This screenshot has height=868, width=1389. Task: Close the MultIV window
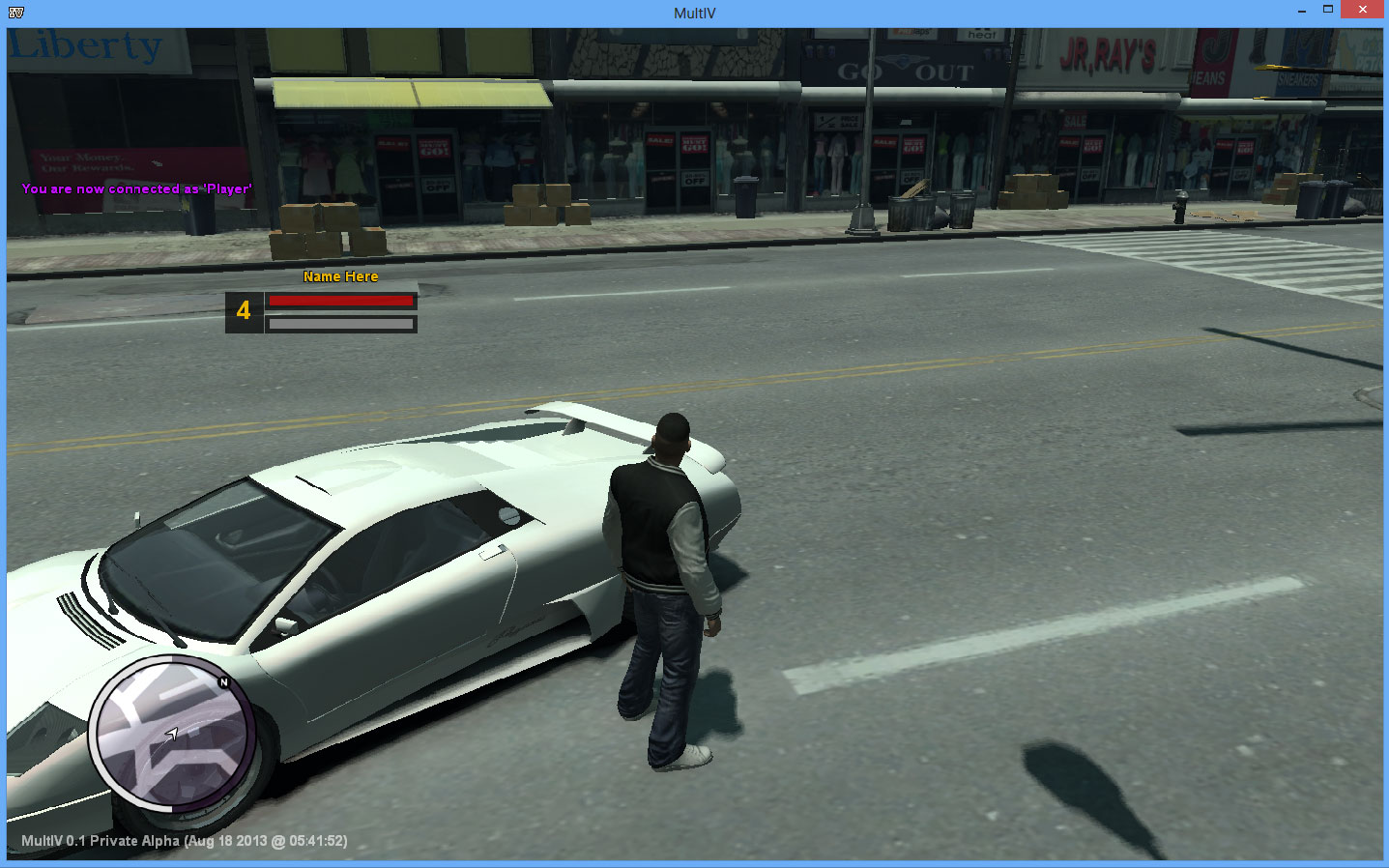(x=1362, y=10)
